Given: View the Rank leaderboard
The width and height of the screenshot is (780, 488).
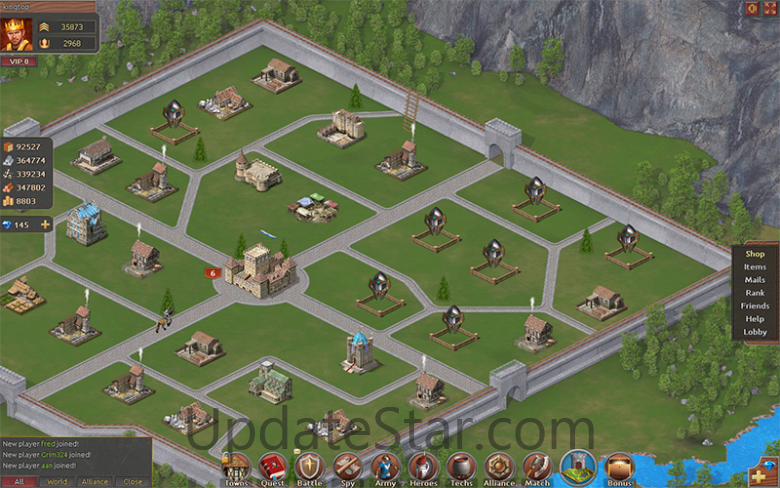Looking at the screenshot, I should pos(755,293).
